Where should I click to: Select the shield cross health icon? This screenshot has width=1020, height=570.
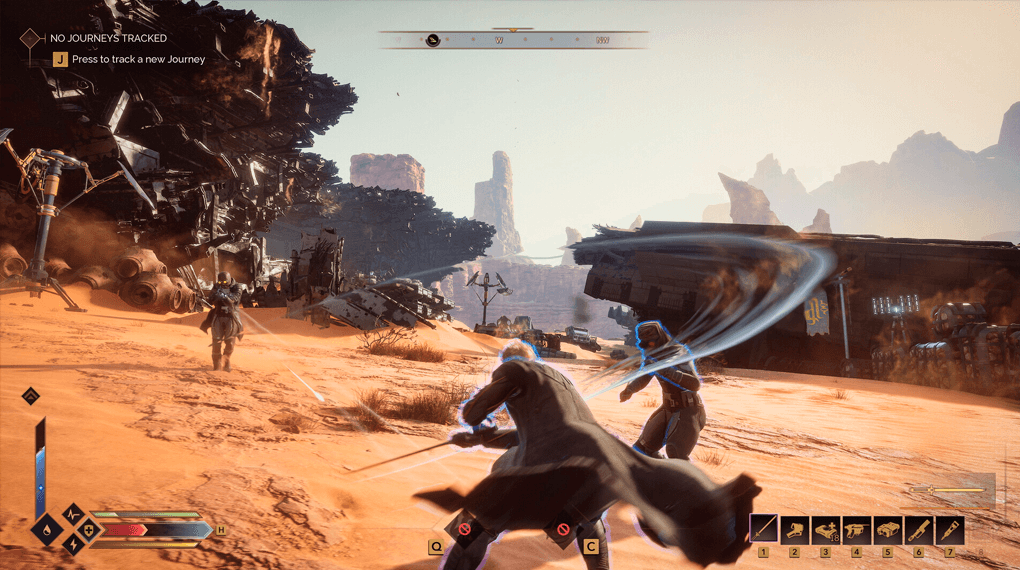(x=89, y=529)
